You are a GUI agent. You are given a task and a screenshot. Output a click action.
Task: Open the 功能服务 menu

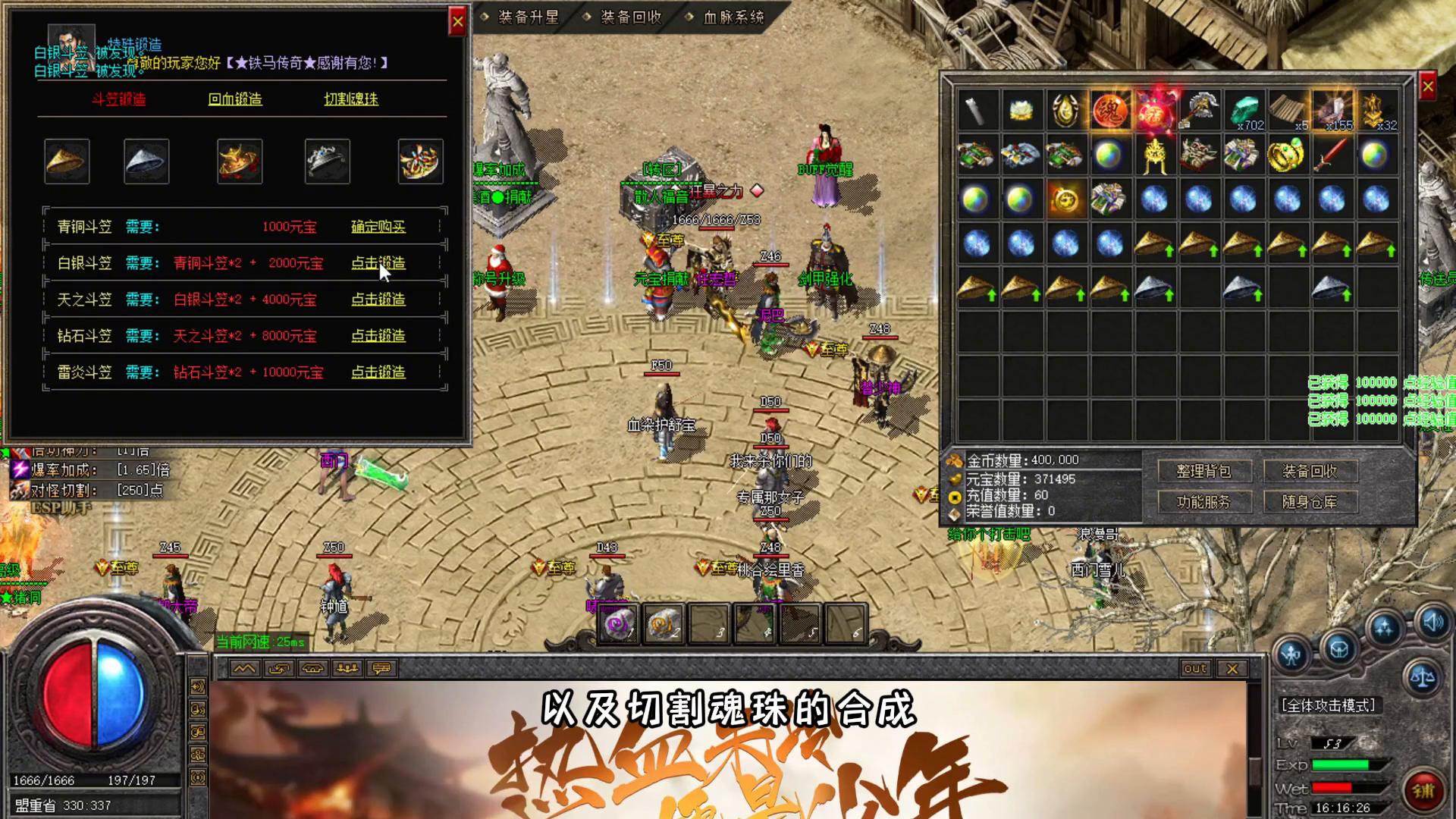(x=1203, y=502)
